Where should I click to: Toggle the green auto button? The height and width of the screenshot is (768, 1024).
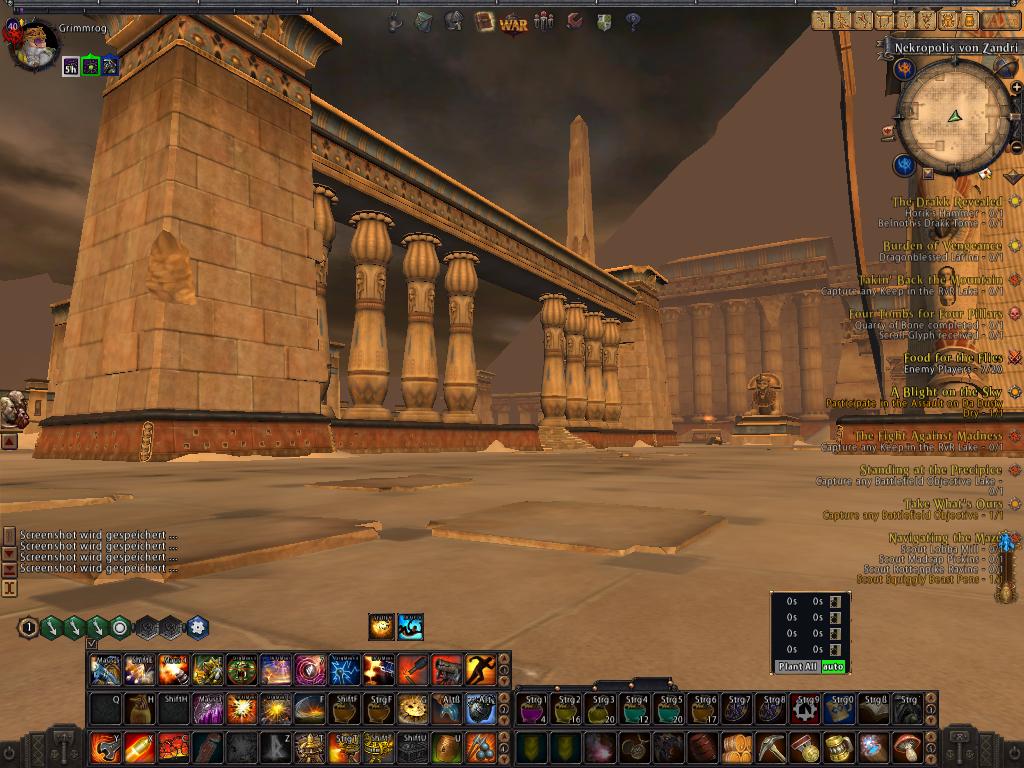pyautogui.click(x=833, y=666)
